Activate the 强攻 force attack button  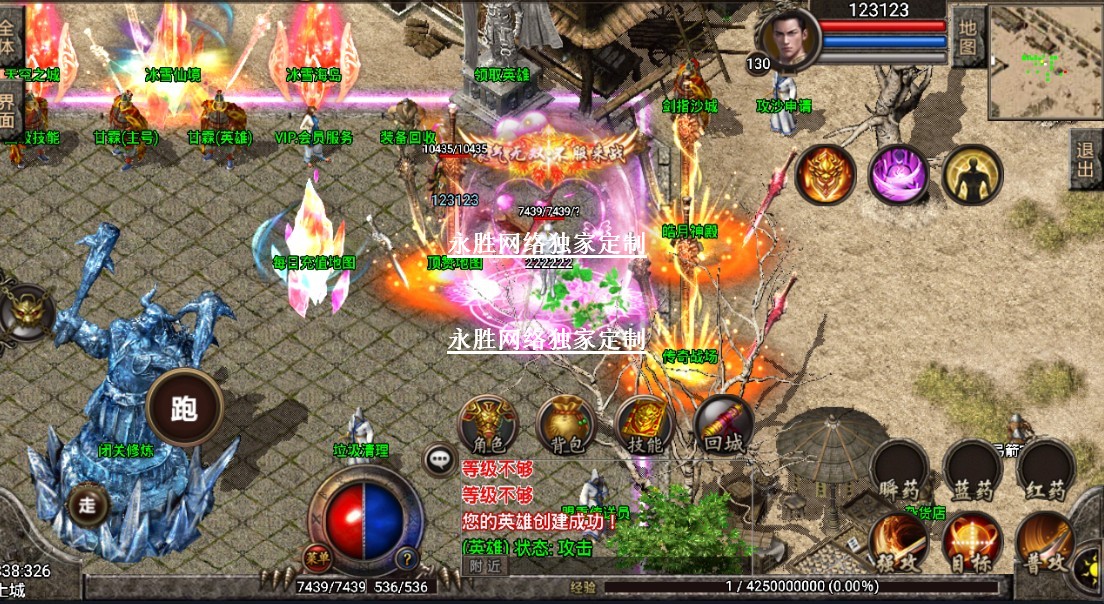pyautogui.click(x=900, y=545)
